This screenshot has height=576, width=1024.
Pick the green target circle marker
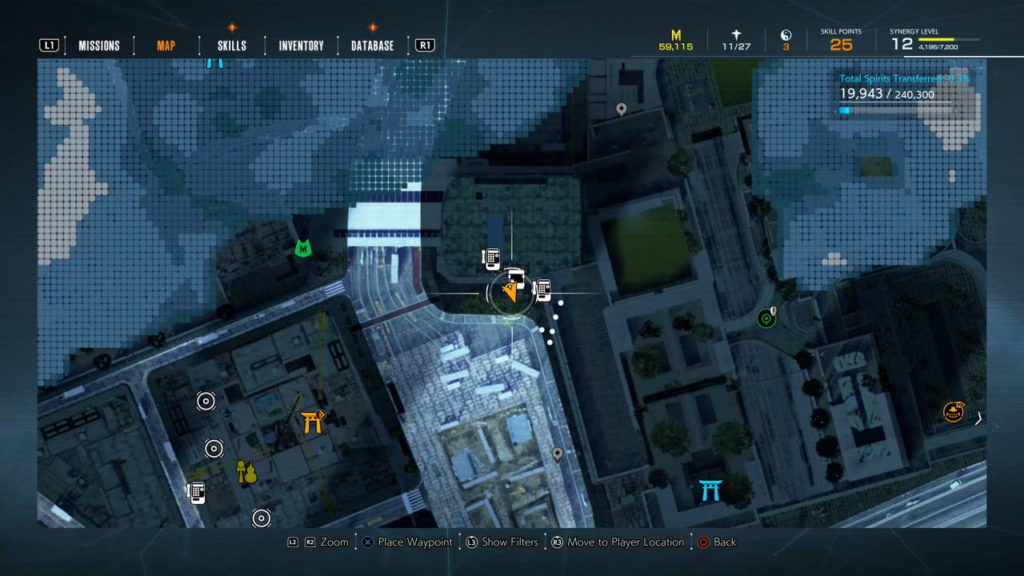click(x=766, y=319)
